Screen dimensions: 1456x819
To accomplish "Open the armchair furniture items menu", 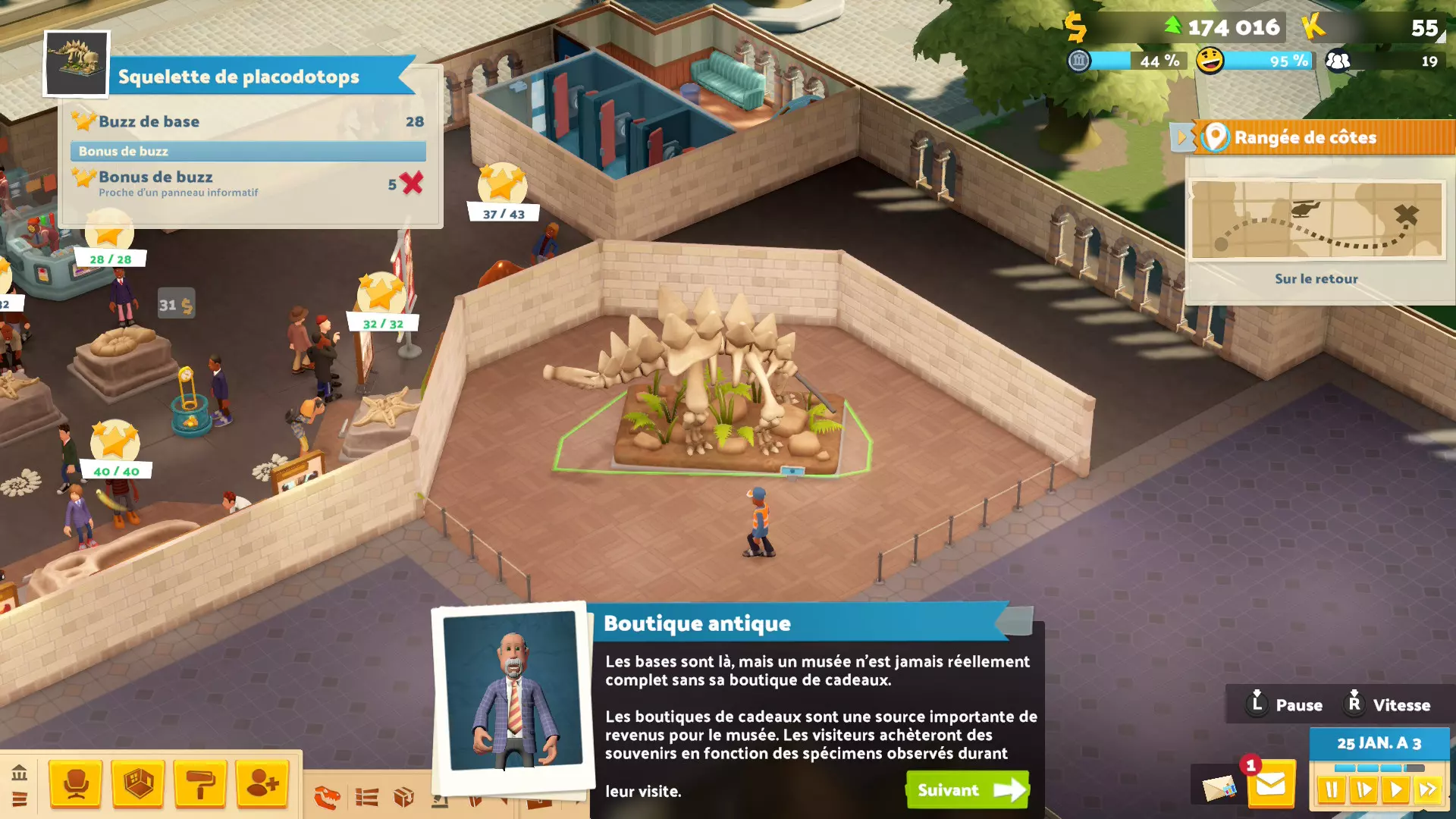I will point(76,784).
